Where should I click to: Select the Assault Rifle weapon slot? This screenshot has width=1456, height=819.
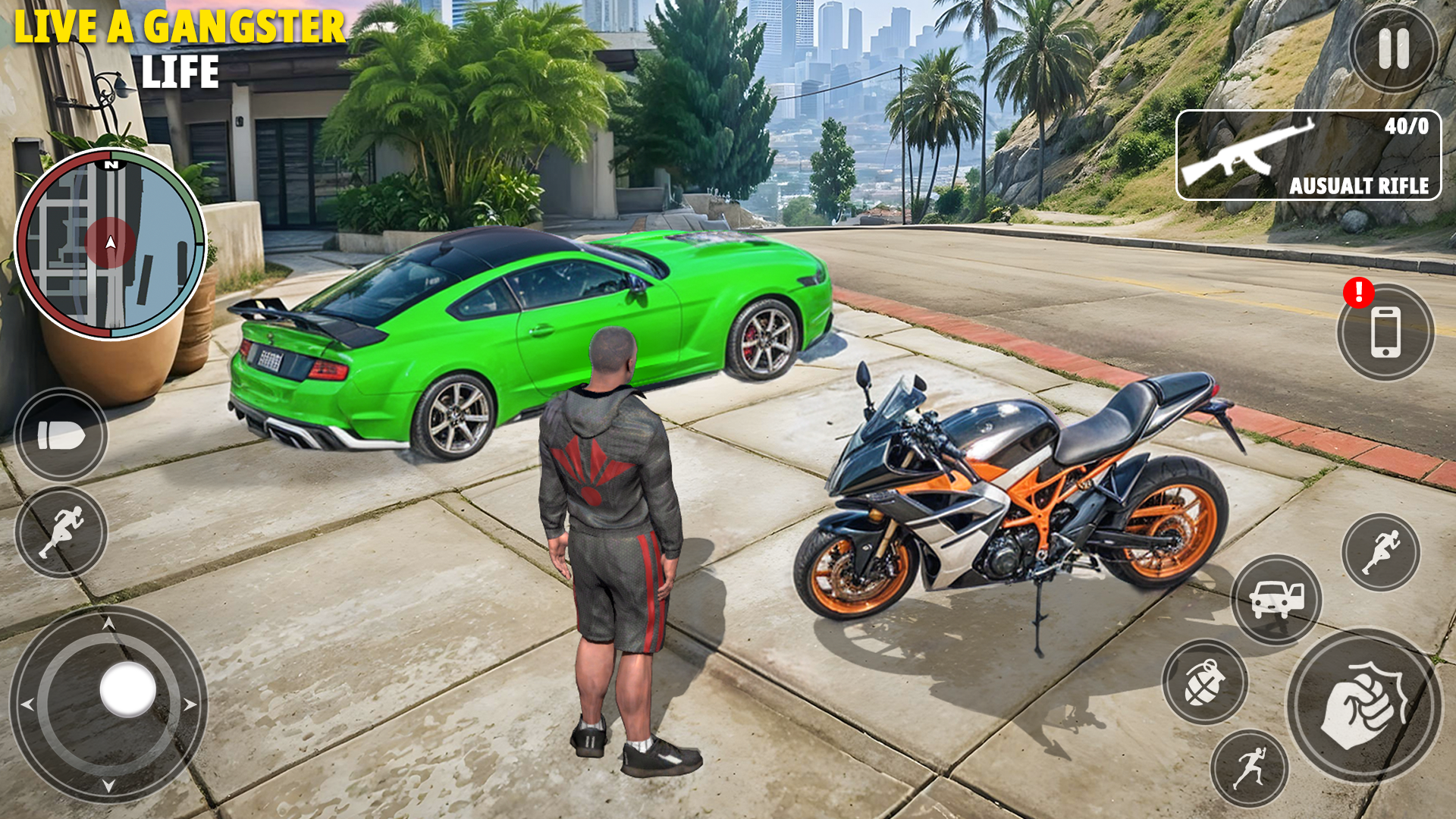click(x=1308, y=155)
